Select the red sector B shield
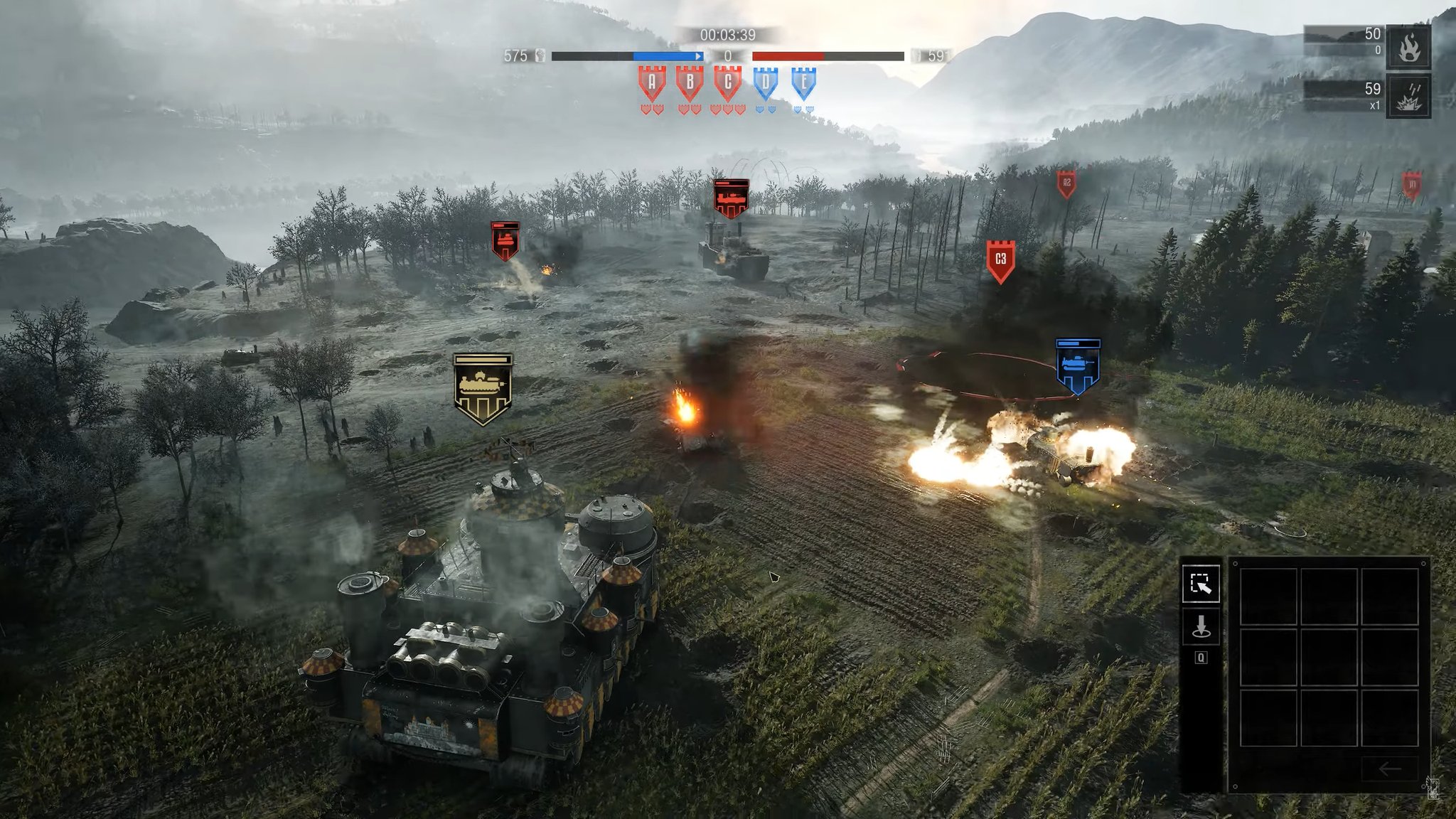Image resolution: width=1456 pixels, height=819 pixels. click(x=690, y=84)
